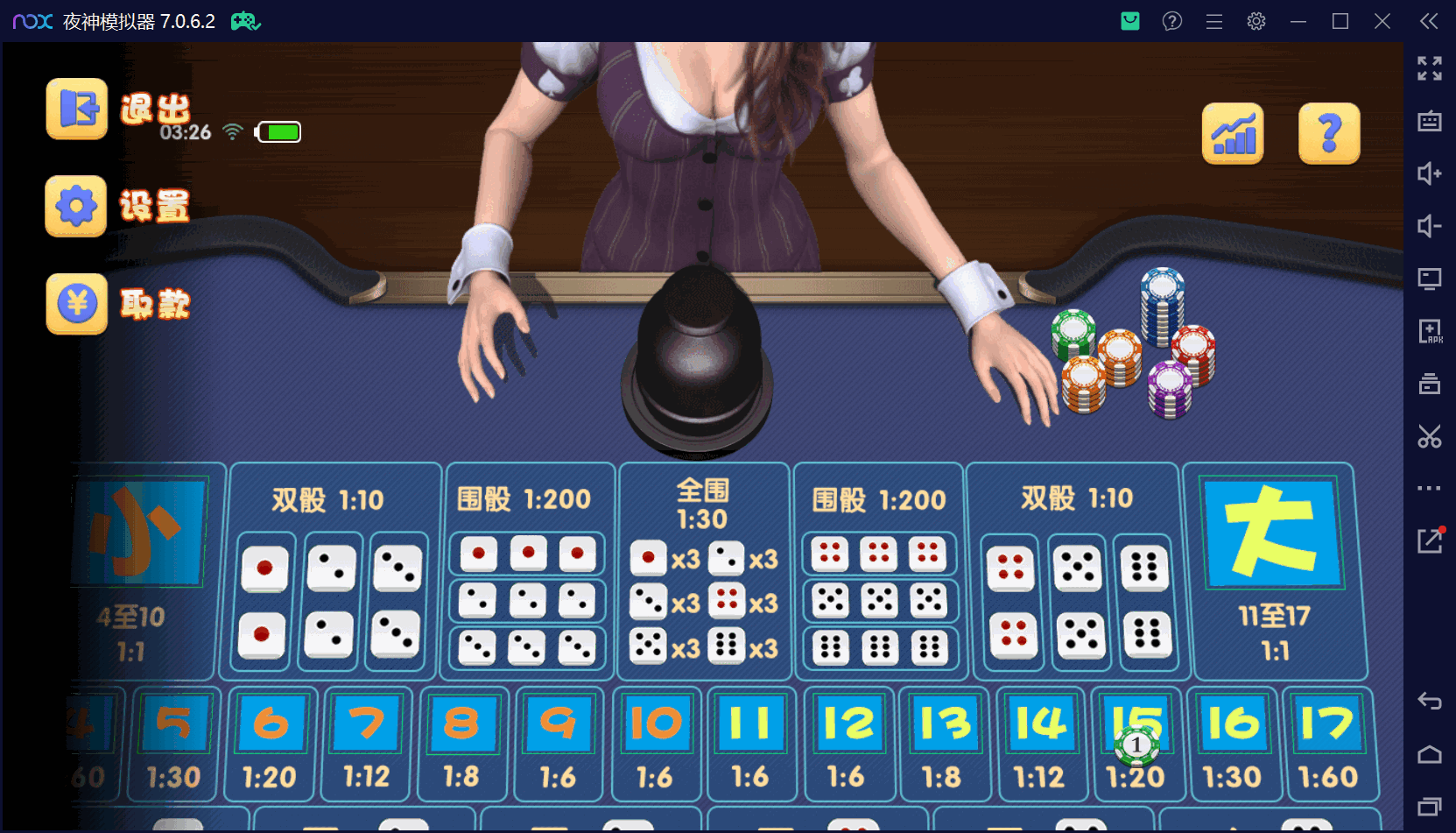The width and height of the screenshot is (1456, 833).
Task: Open the 取款 withdrawal button
Action: click(x=77, y=304)
